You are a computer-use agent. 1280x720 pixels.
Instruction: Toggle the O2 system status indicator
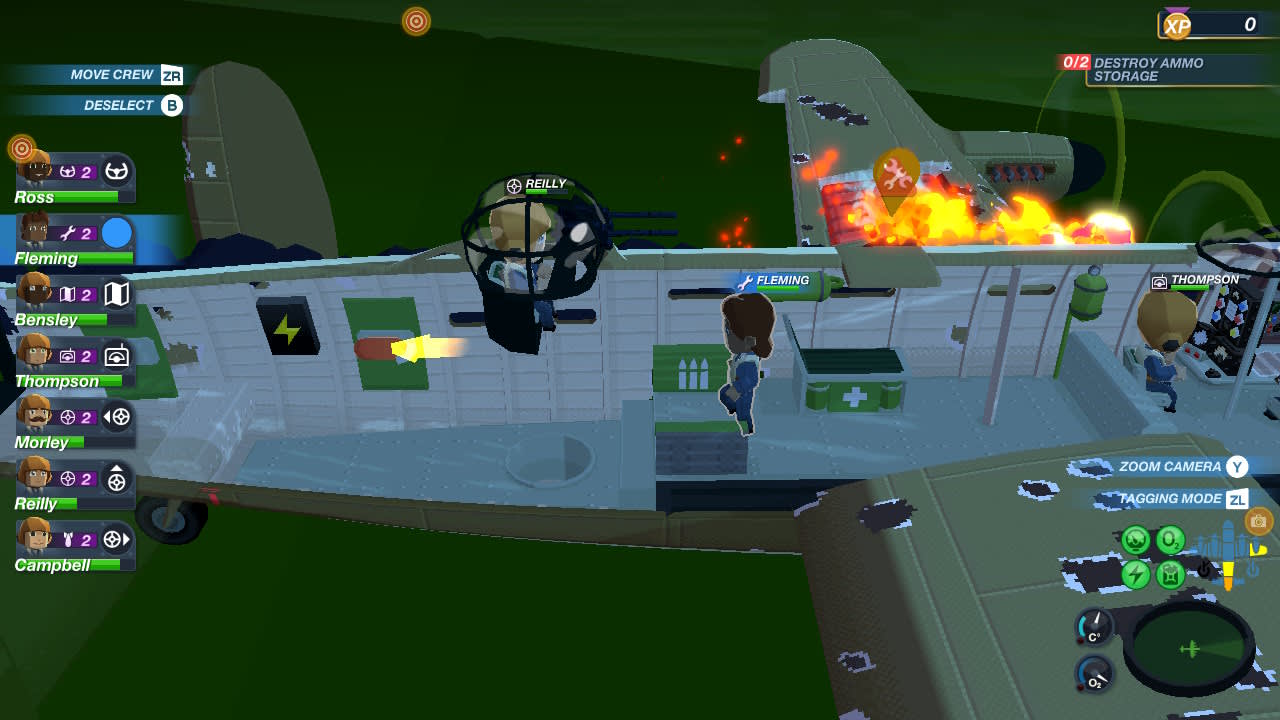coord(1170,539)
